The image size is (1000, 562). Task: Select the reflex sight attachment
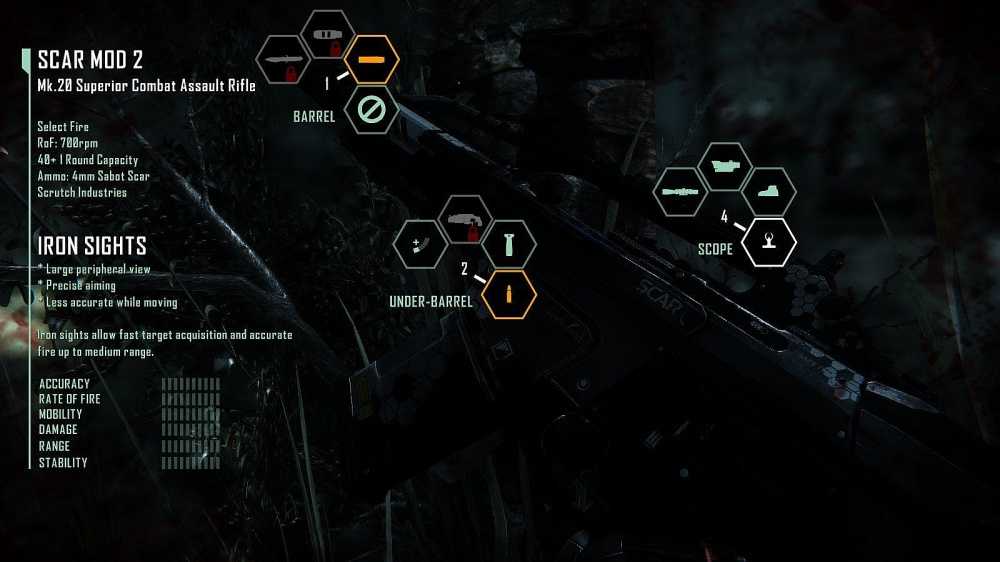point(769,192)
